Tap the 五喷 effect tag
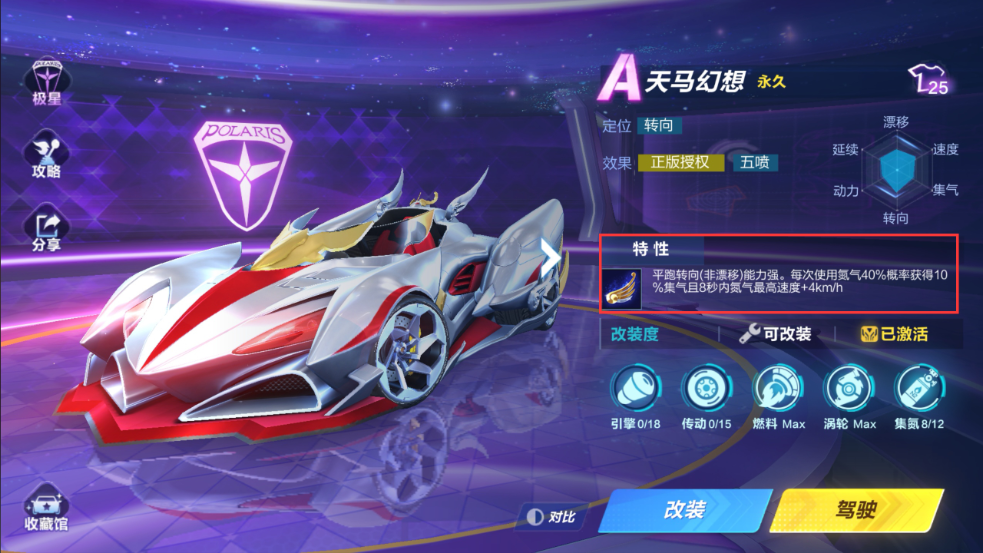983x553 pixels. click(x=754, y=162)
